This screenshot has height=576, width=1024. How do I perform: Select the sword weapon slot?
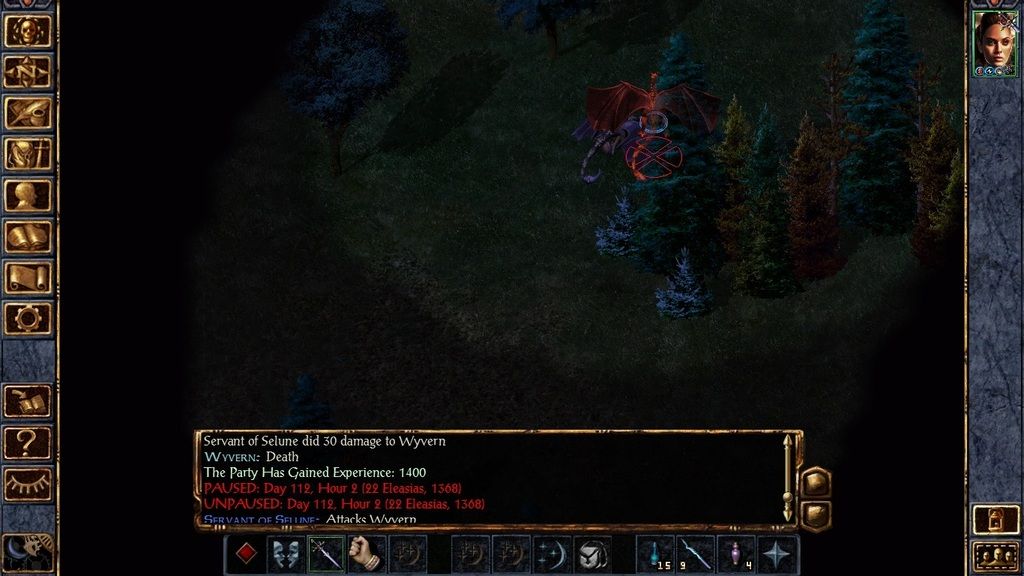[x=326, y=554]
